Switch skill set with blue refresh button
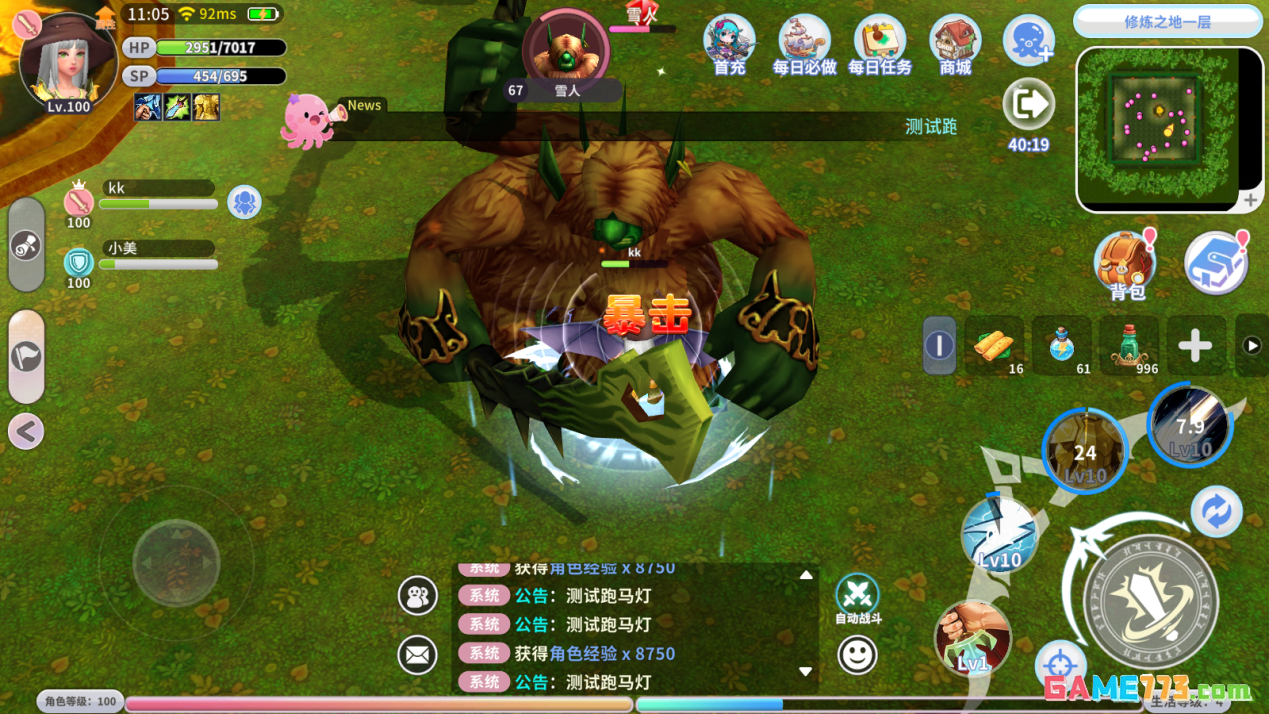The image size is (1269, 714). [1216, 512]
